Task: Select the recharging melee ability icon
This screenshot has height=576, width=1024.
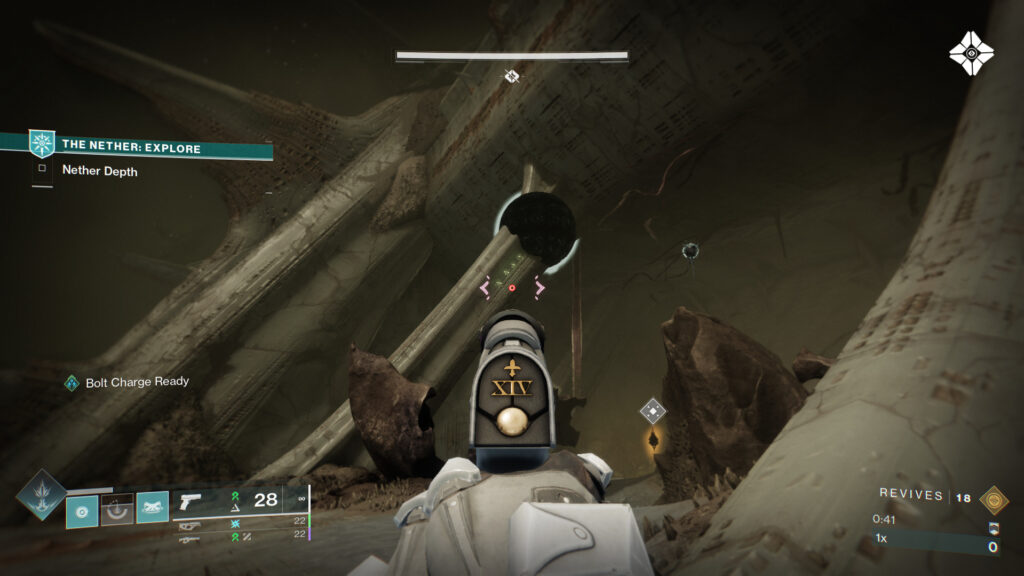Action: (x=117, y=510)
